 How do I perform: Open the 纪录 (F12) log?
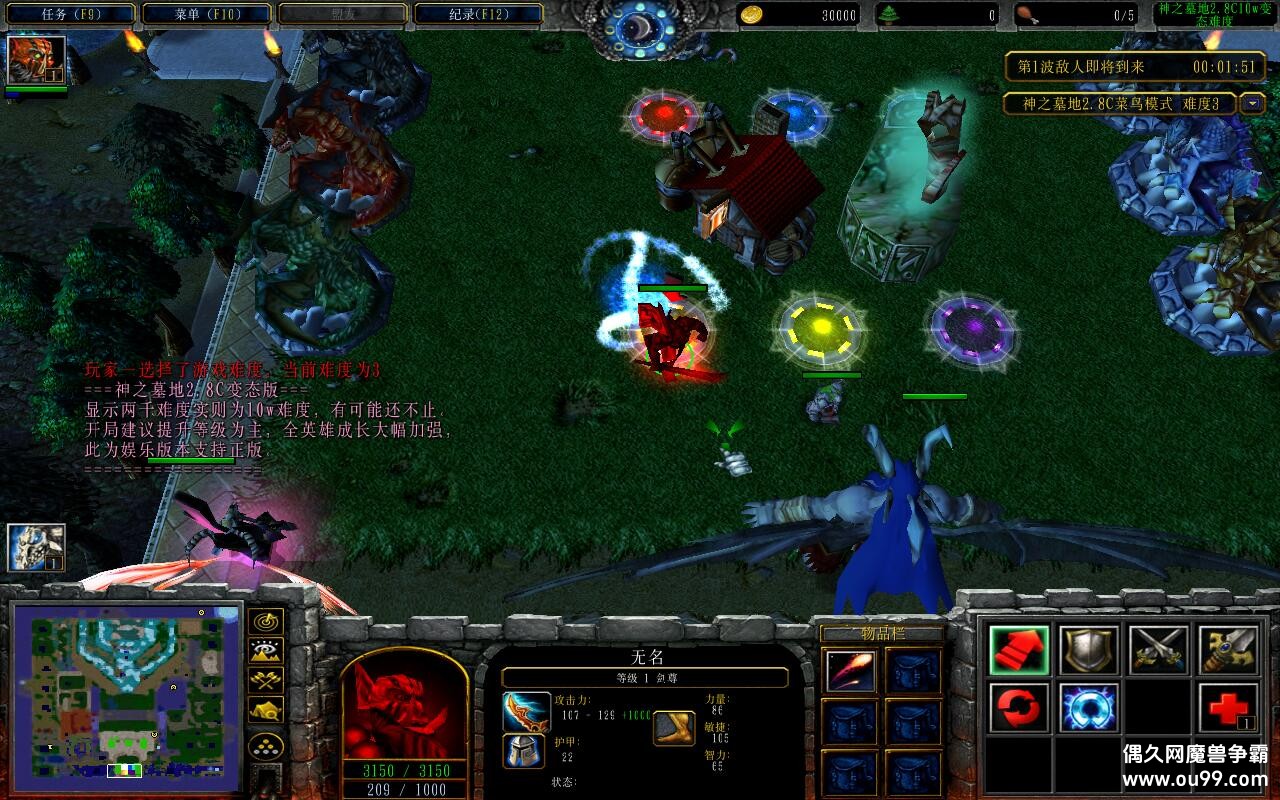tap(478, 14)
